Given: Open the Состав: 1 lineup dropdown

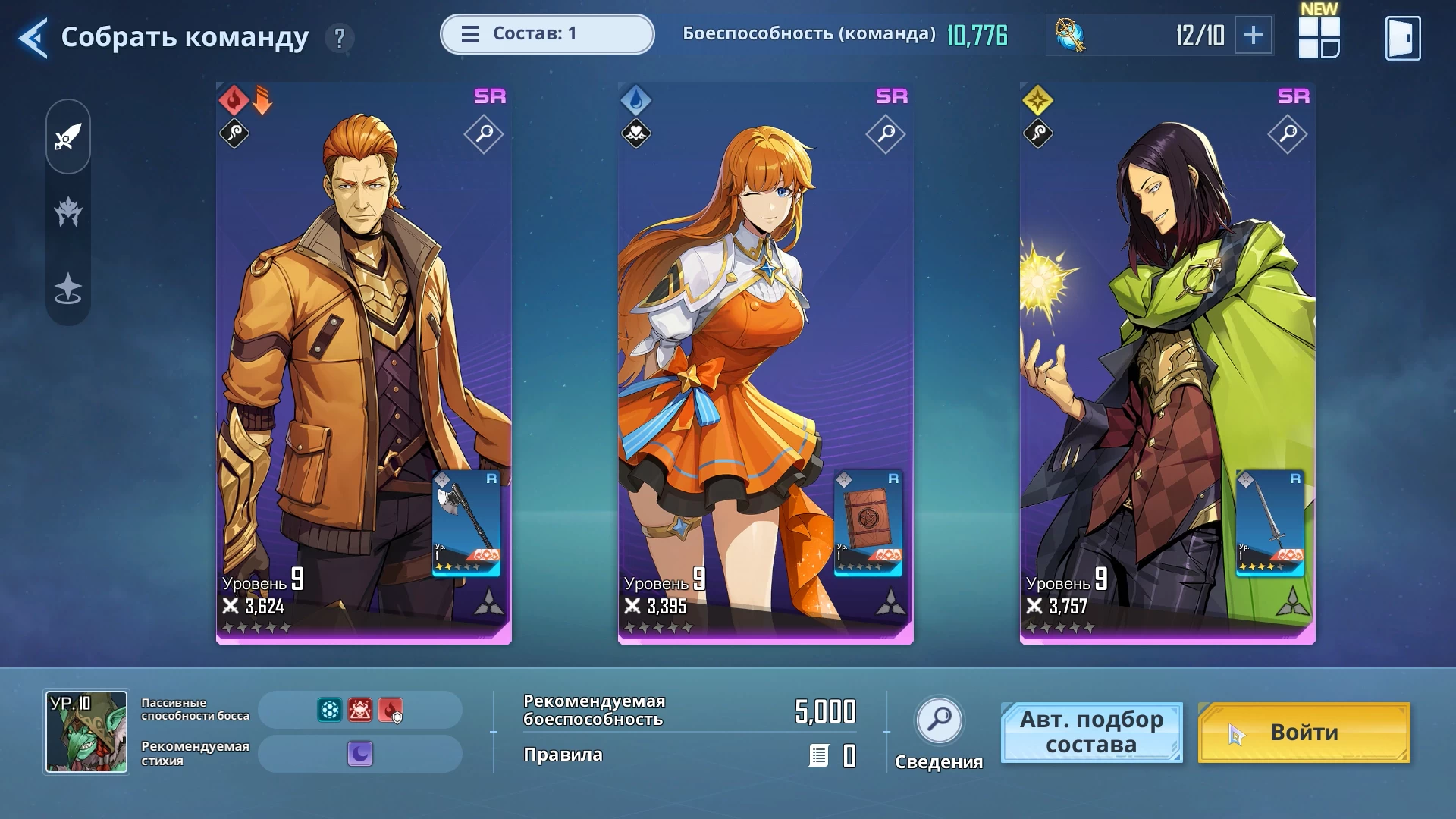Looking at the screenshot, I should pos(547,34).
